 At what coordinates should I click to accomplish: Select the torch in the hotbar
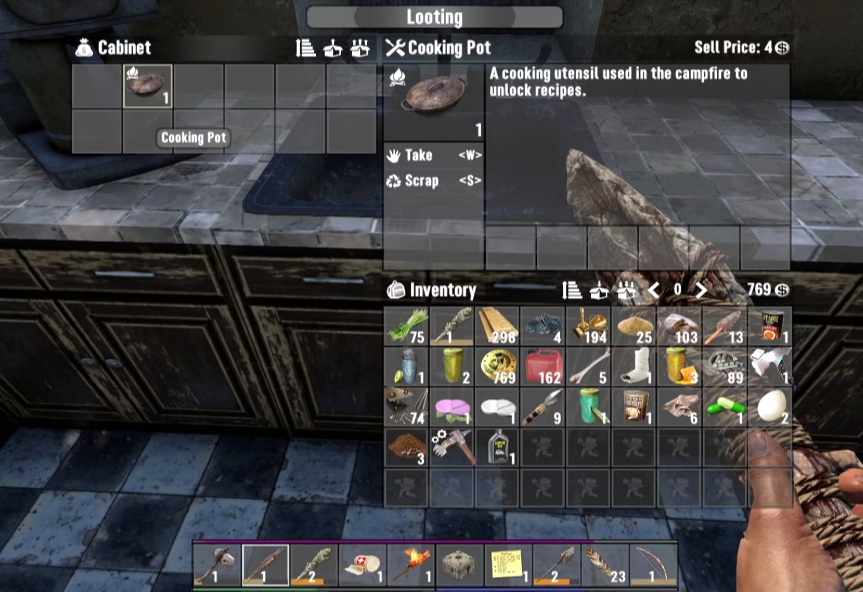coord(411,565)
